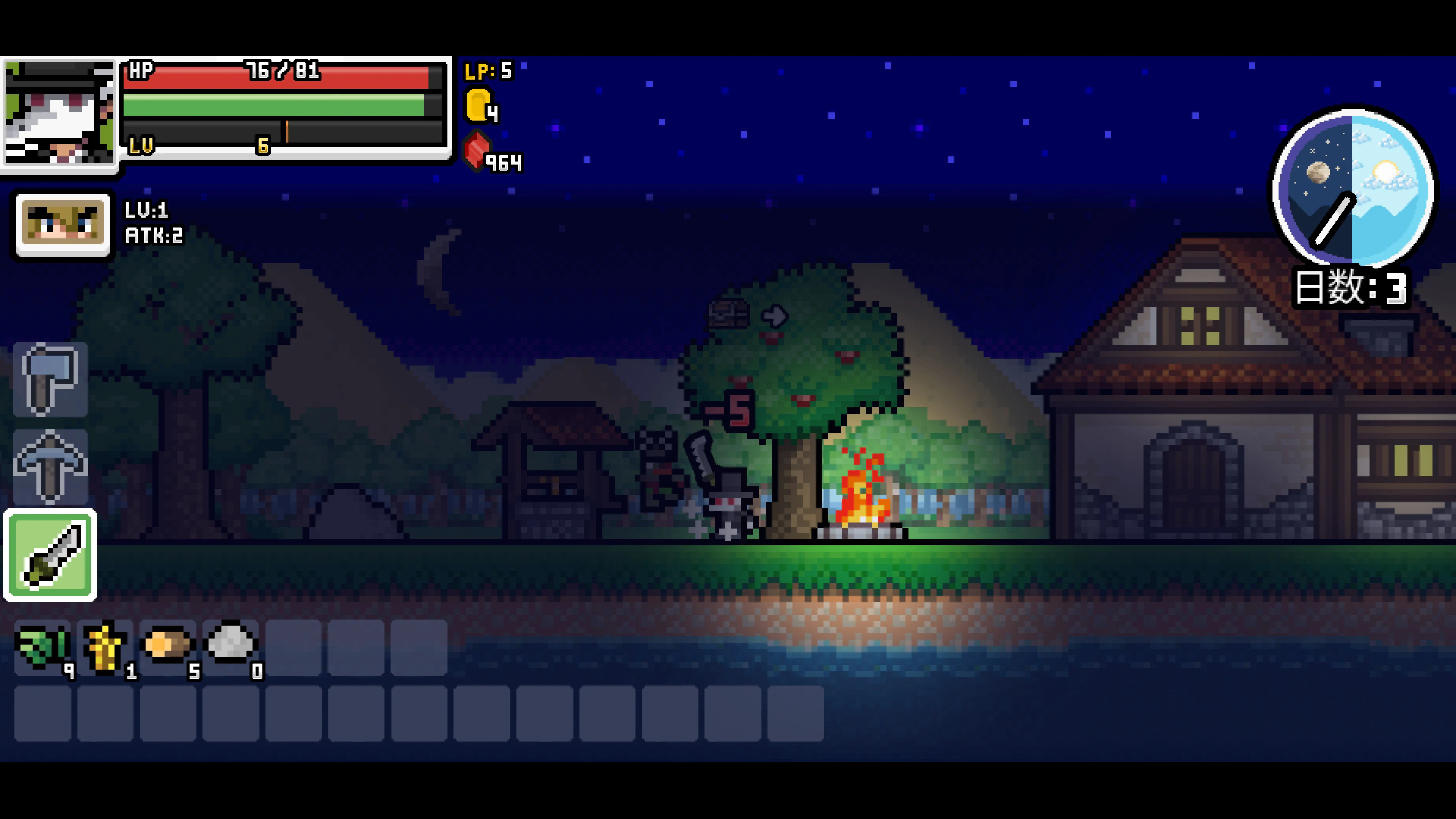The width and height of the screenshot is (1456, 819).
Task: Select the pickaxe tool icon
Action: [x=50, y=466]
